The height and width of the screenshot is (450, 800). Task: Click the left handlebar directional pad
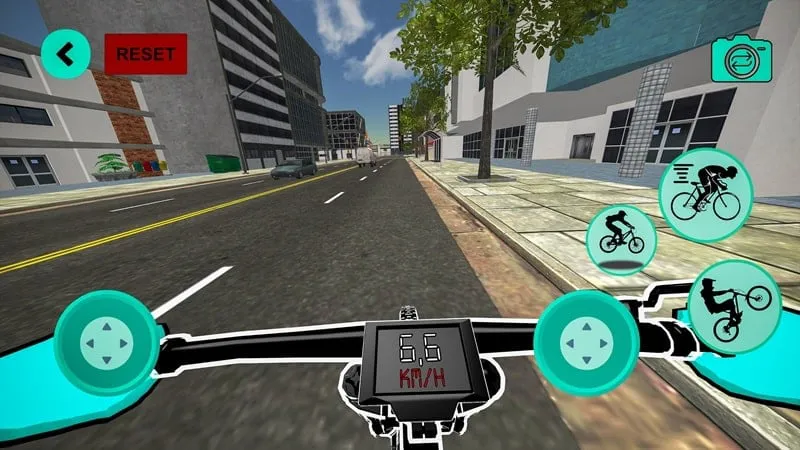coord(106,343)
